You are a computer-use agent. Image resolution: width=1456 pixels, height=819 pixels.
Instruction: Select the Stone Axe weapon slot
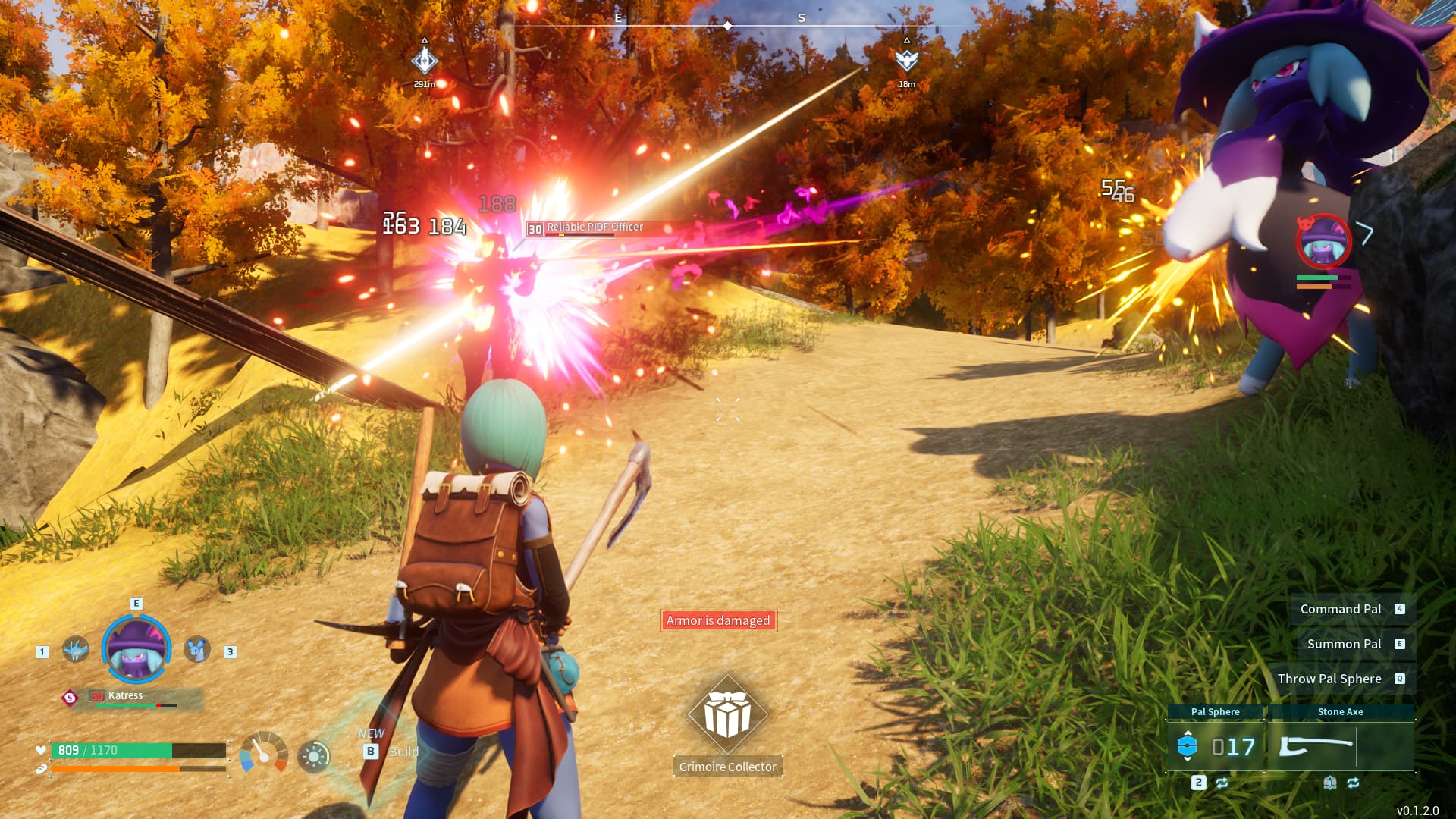(1340, 746)
